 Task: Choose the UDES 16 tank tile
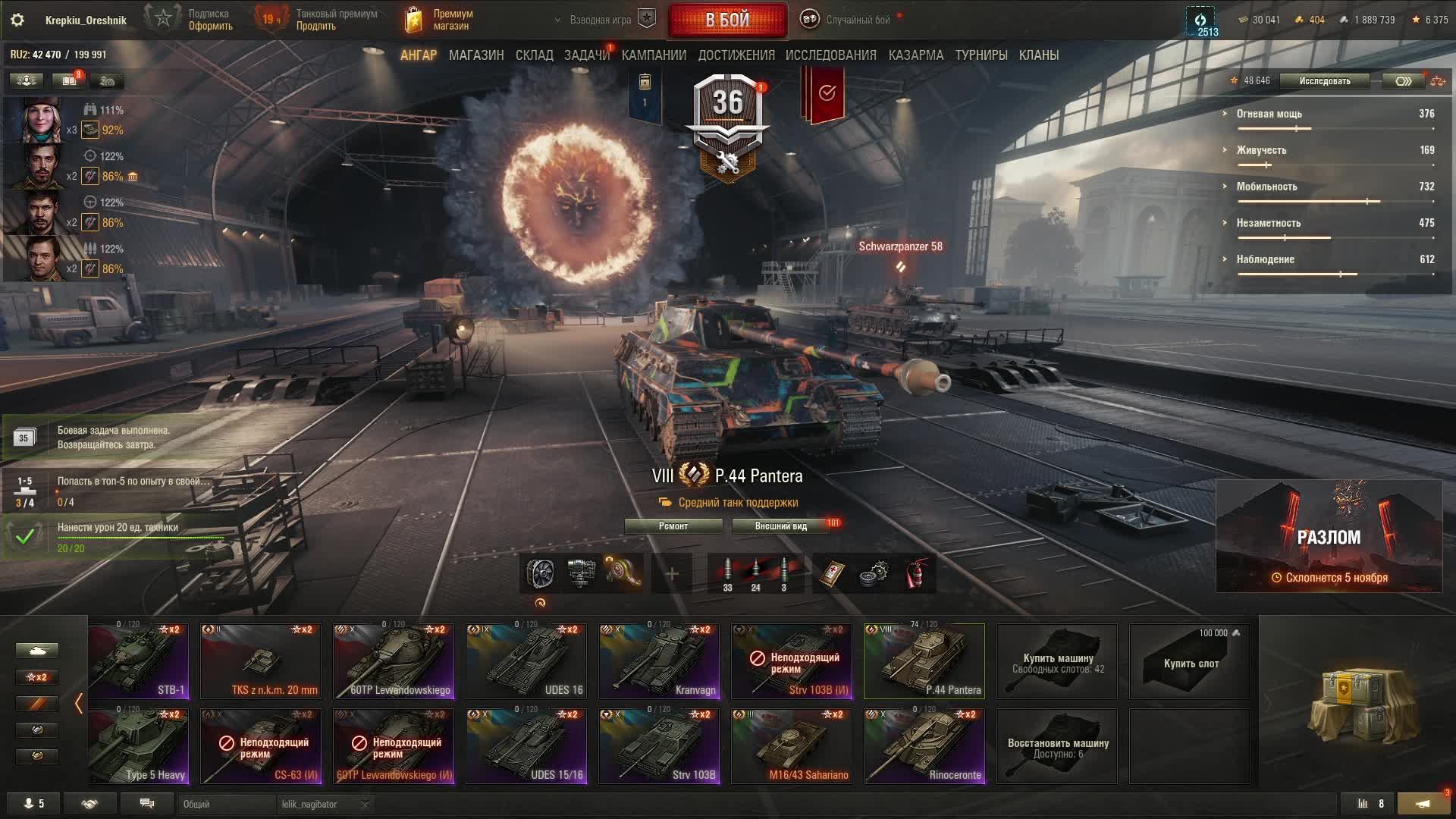526,661
